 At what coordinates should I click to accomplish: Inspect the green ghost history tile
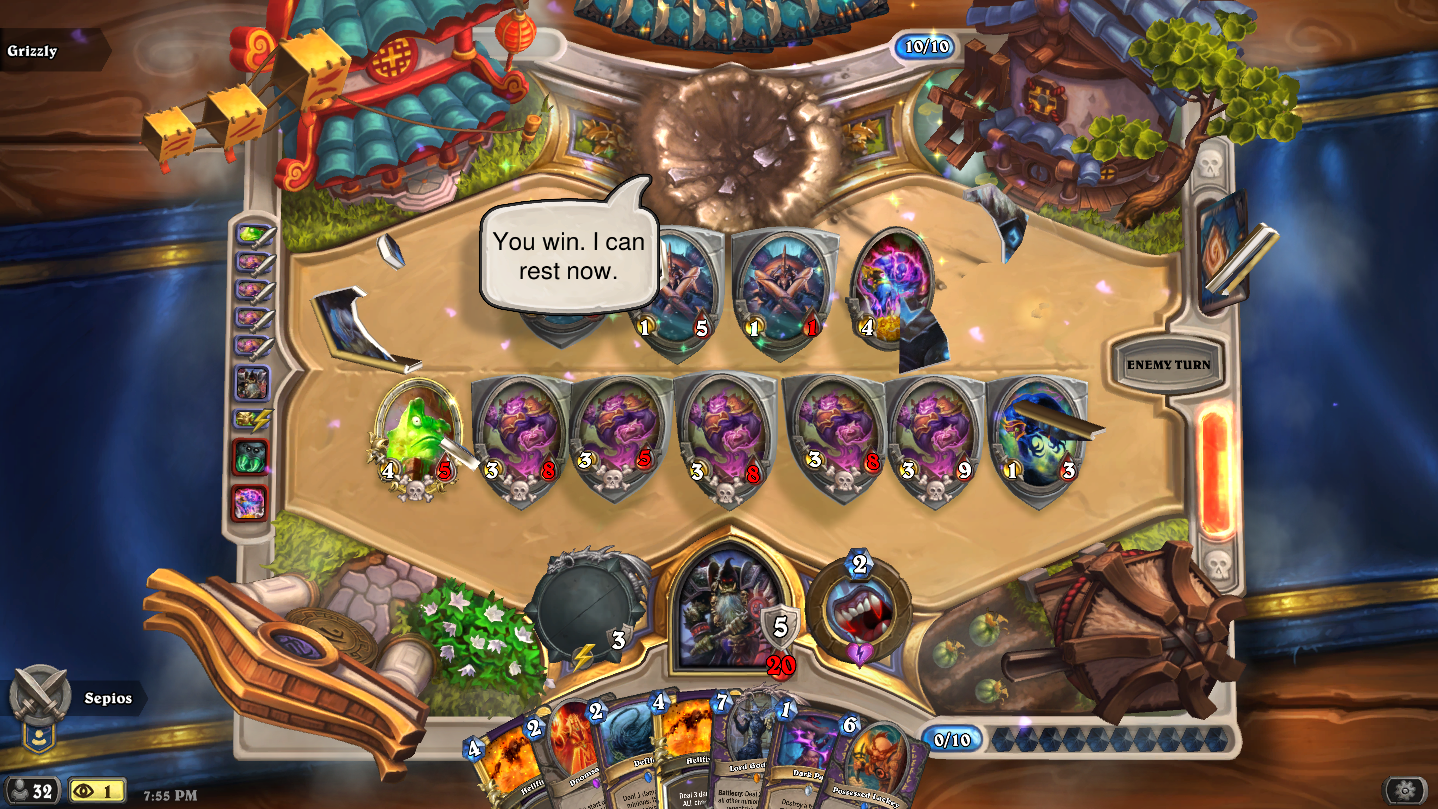click(251, 458)
